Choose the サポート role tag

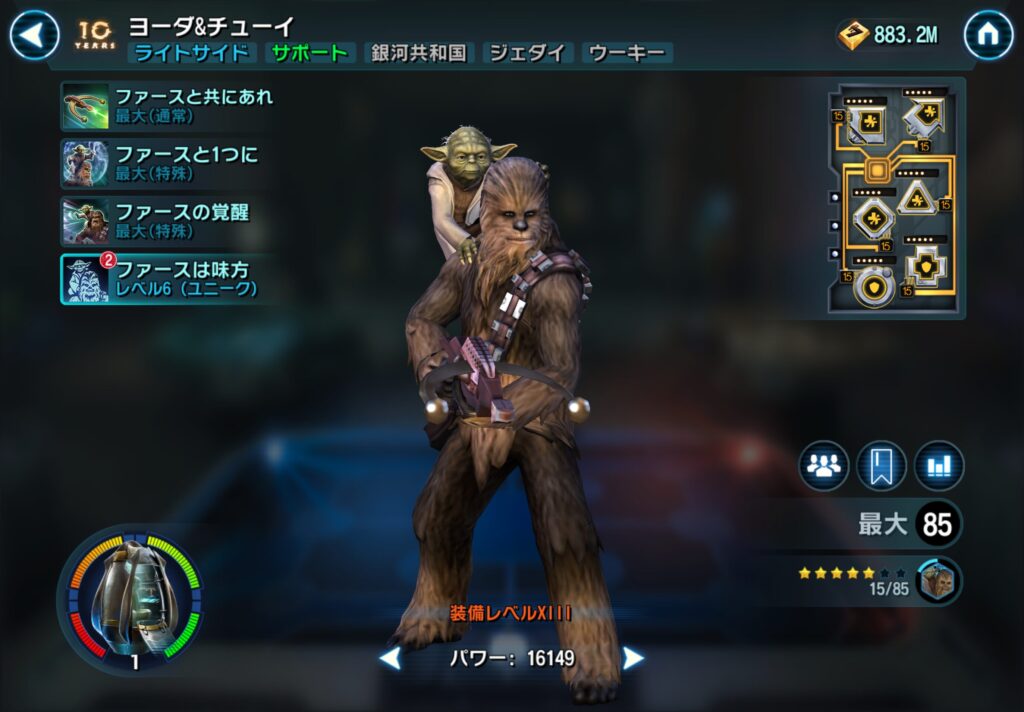pos(311,53)
